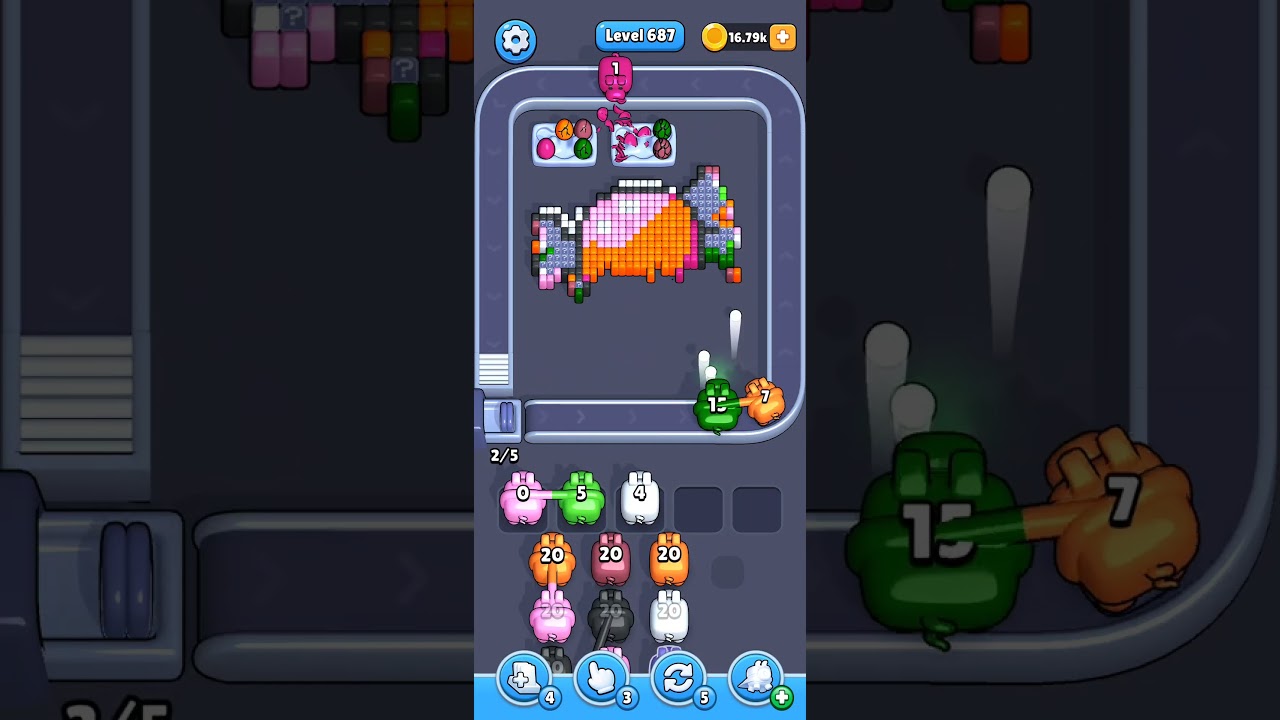Open the settings gear

pyautogui.click(x=516, y=39)
